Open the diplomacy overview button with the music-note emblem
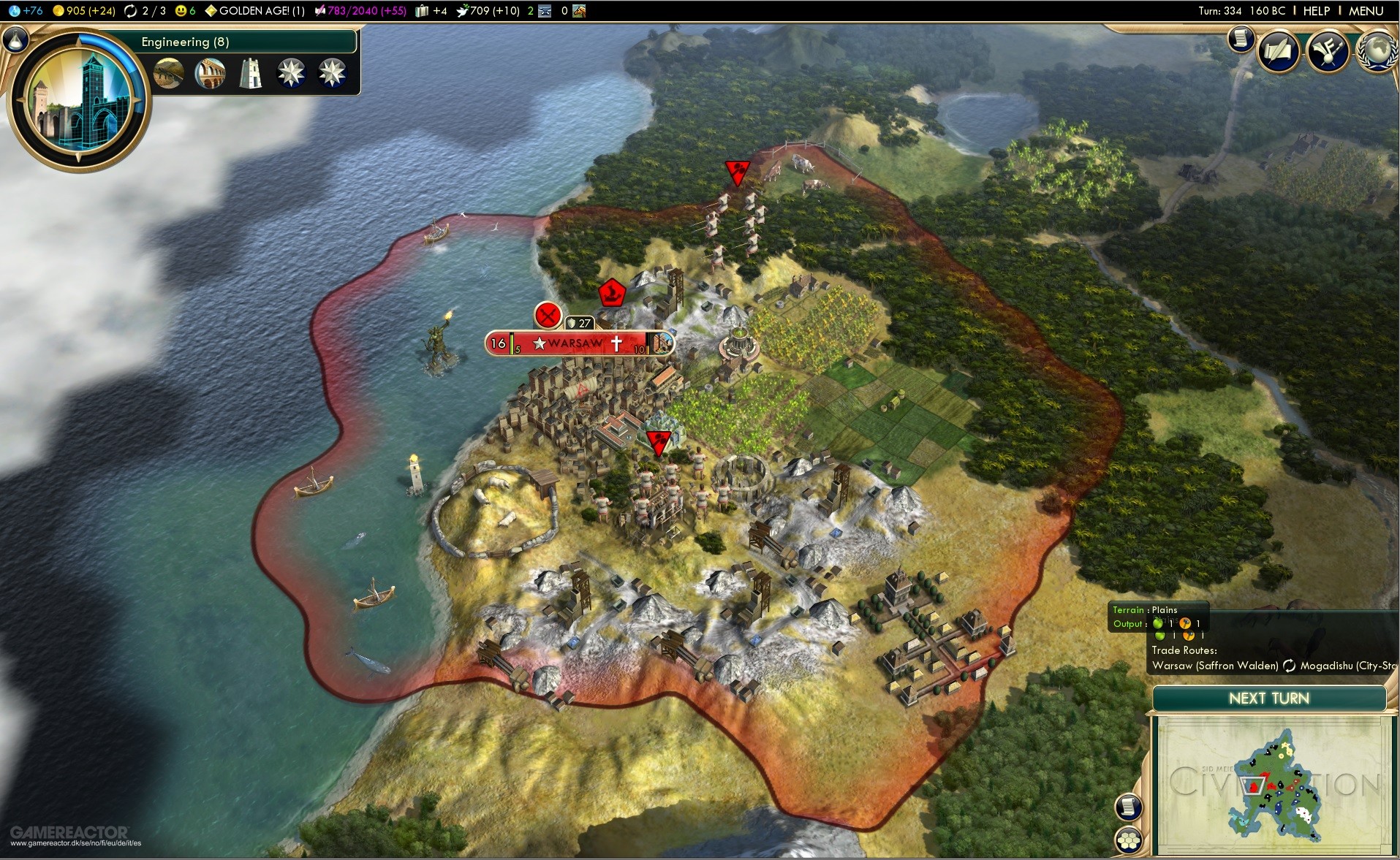 1328,50
